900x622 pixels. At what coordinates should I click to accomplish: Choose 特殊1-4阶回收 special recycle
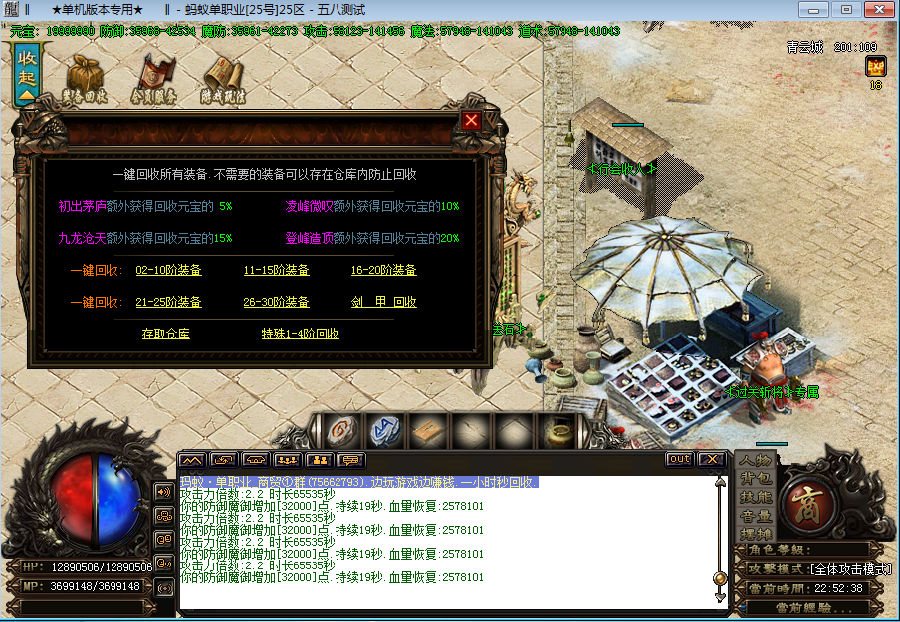pos(300,334)
